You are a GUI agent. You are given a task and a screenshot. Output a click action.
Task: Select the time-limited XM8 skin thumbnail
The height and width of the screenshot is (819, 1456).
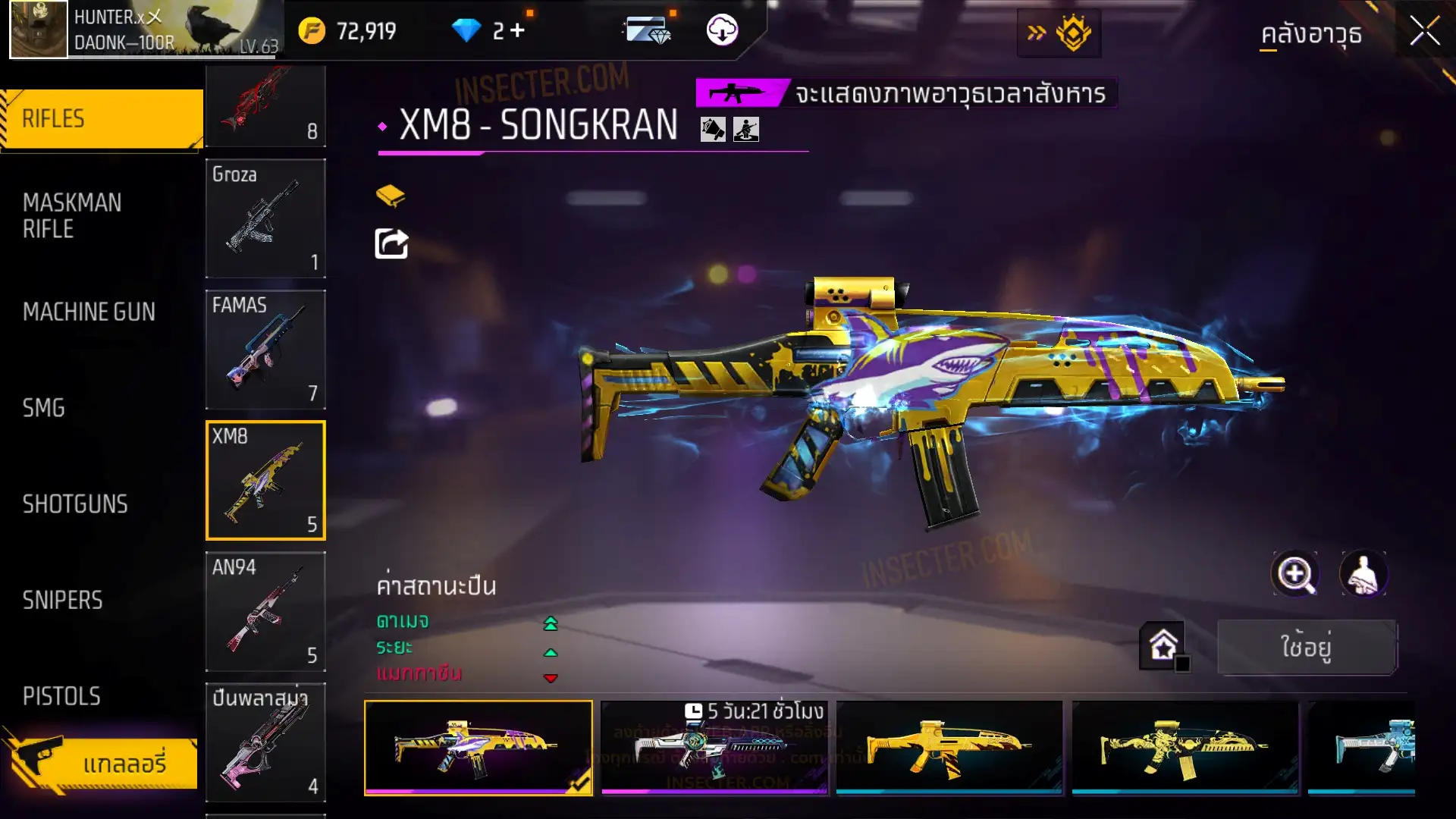pyautogui.click(x=714, y=748)
